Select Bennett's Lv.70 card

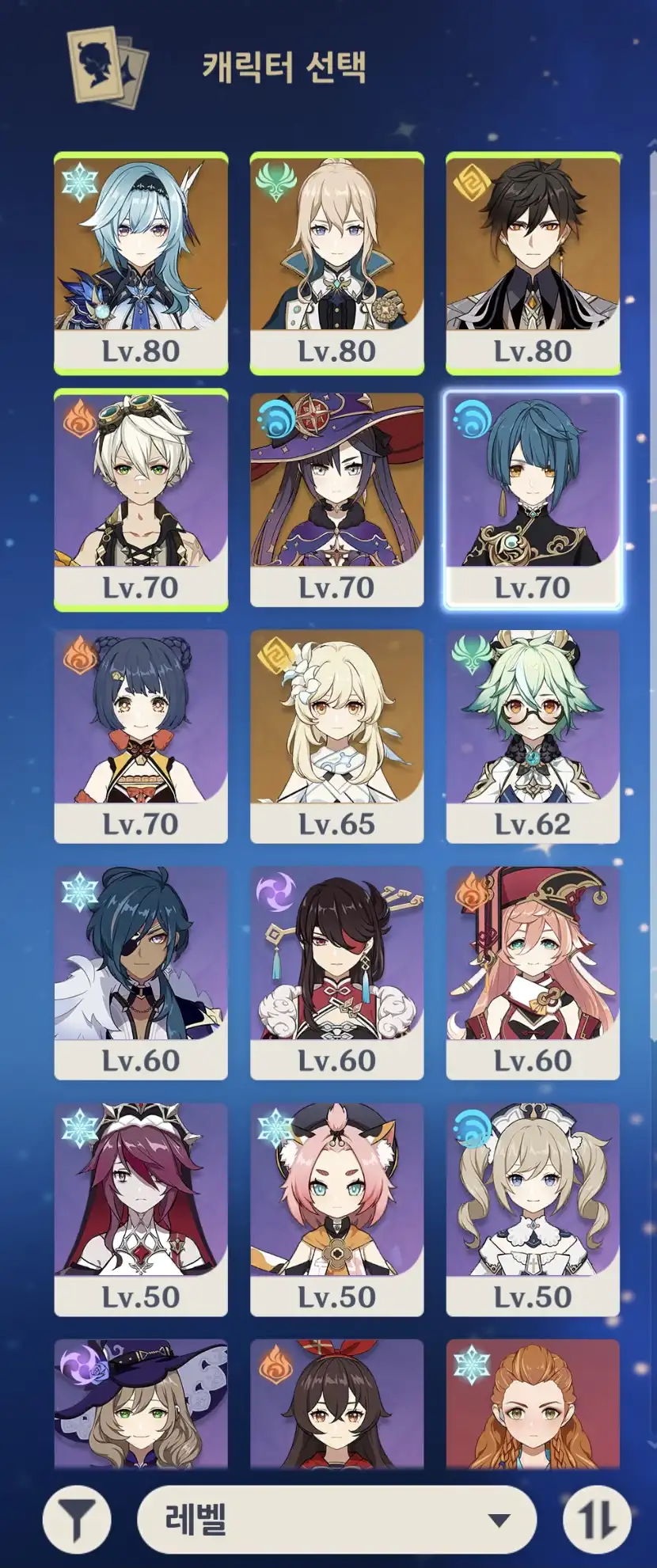pos(141,499)
